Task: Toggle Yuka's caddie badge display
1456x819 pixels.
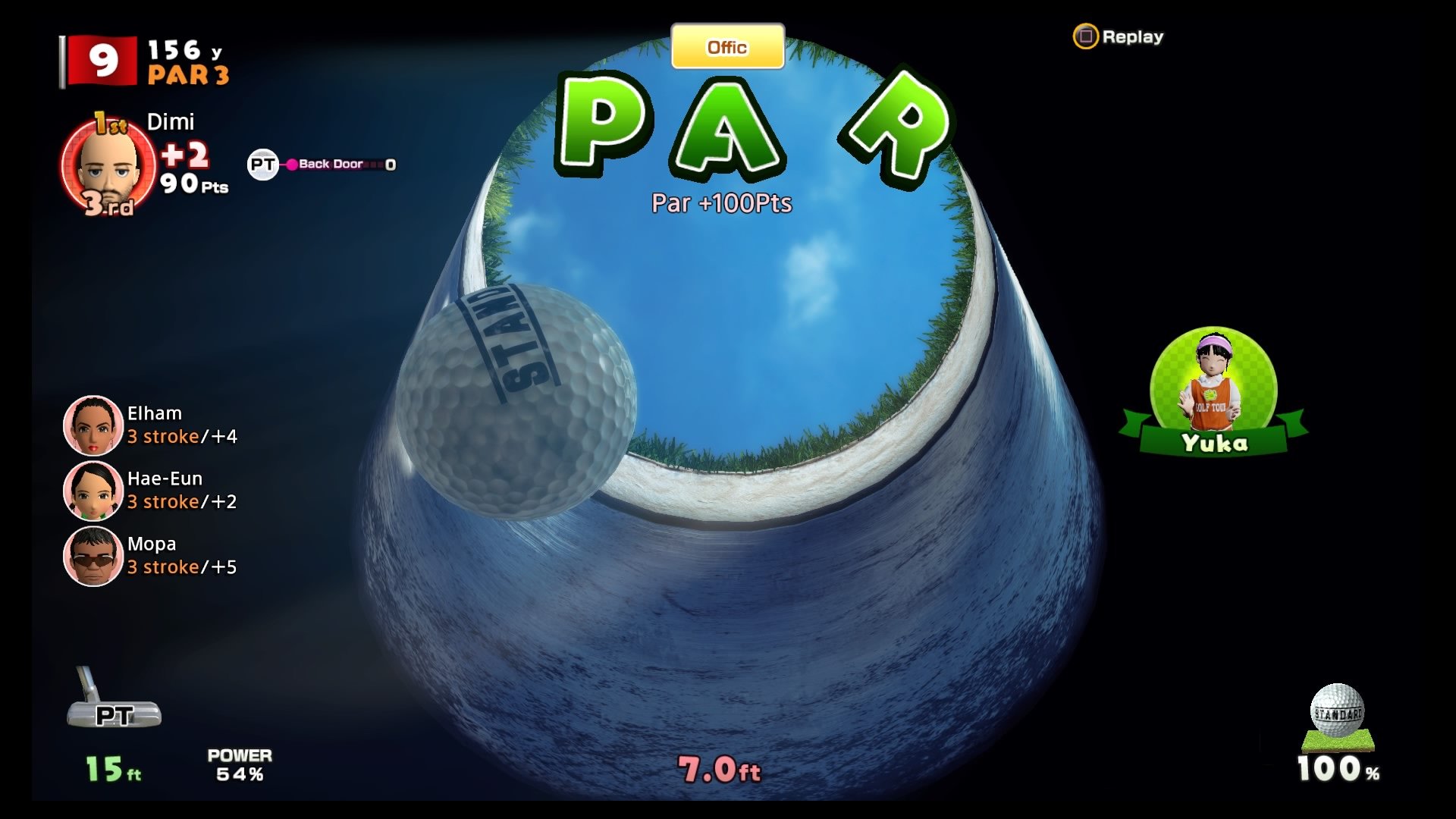Action: [1213, 444]
